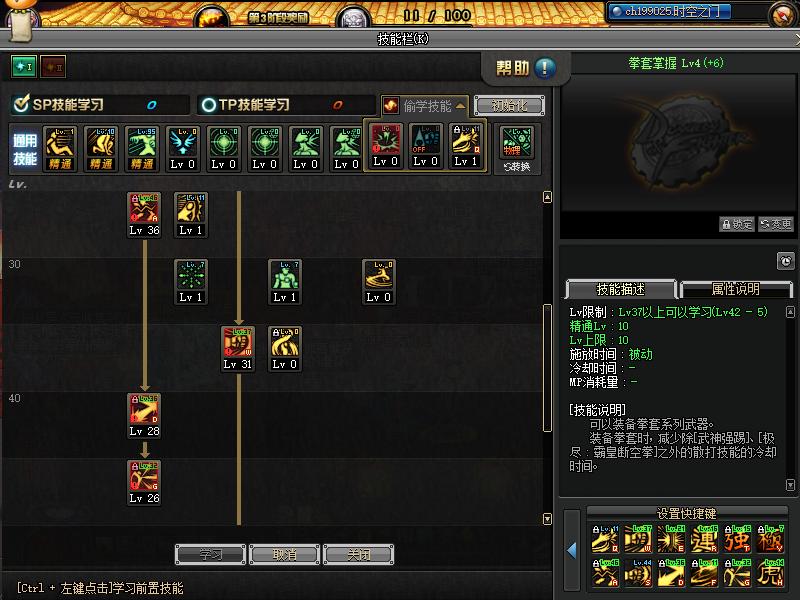Image resolution: width=800 pixels, height=600 pixels.
Task: Switch to the 属性说明 tab
Action: point(735,289)
